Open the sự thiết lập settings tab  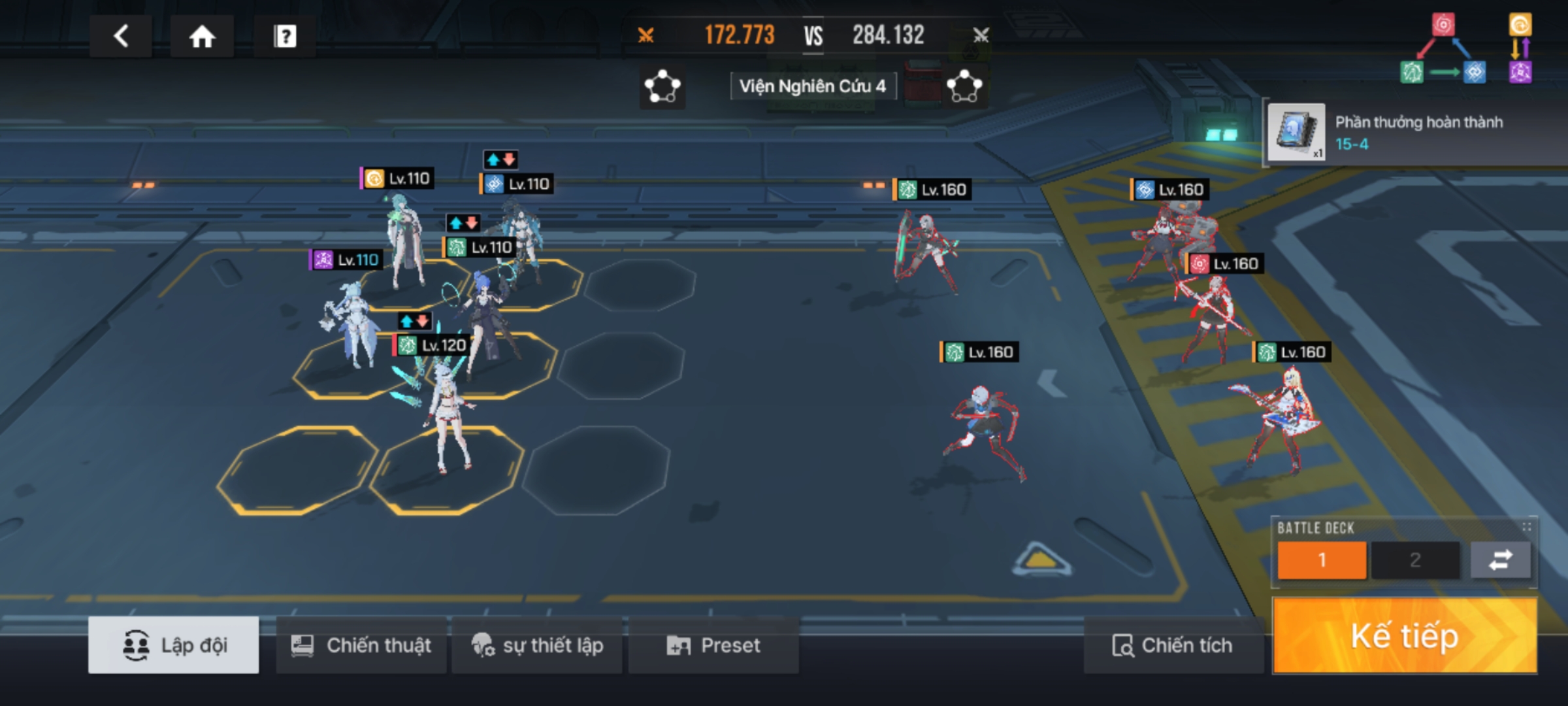tap(537, 645)
